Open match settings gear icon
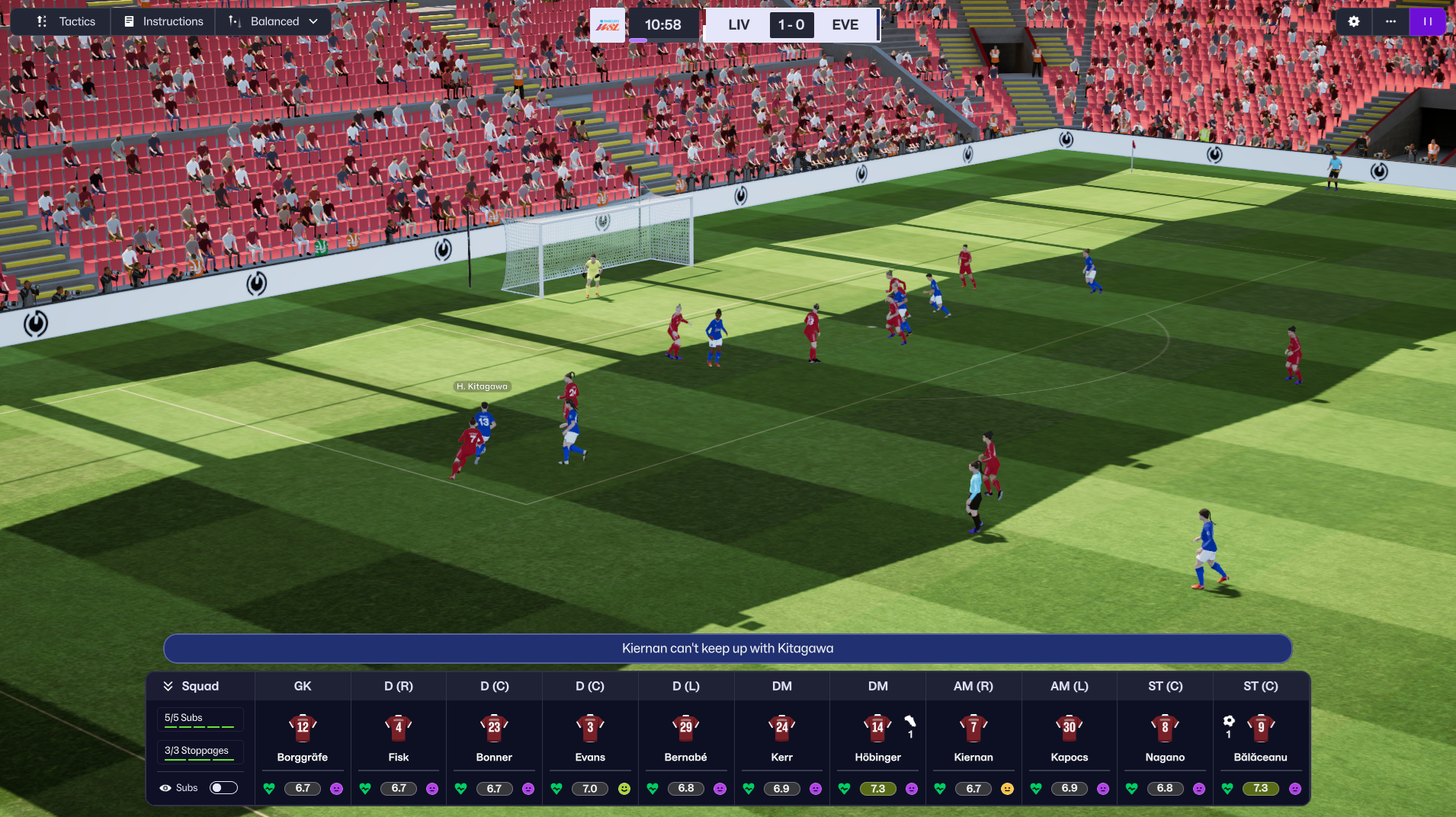 (x=1354, y=21)
